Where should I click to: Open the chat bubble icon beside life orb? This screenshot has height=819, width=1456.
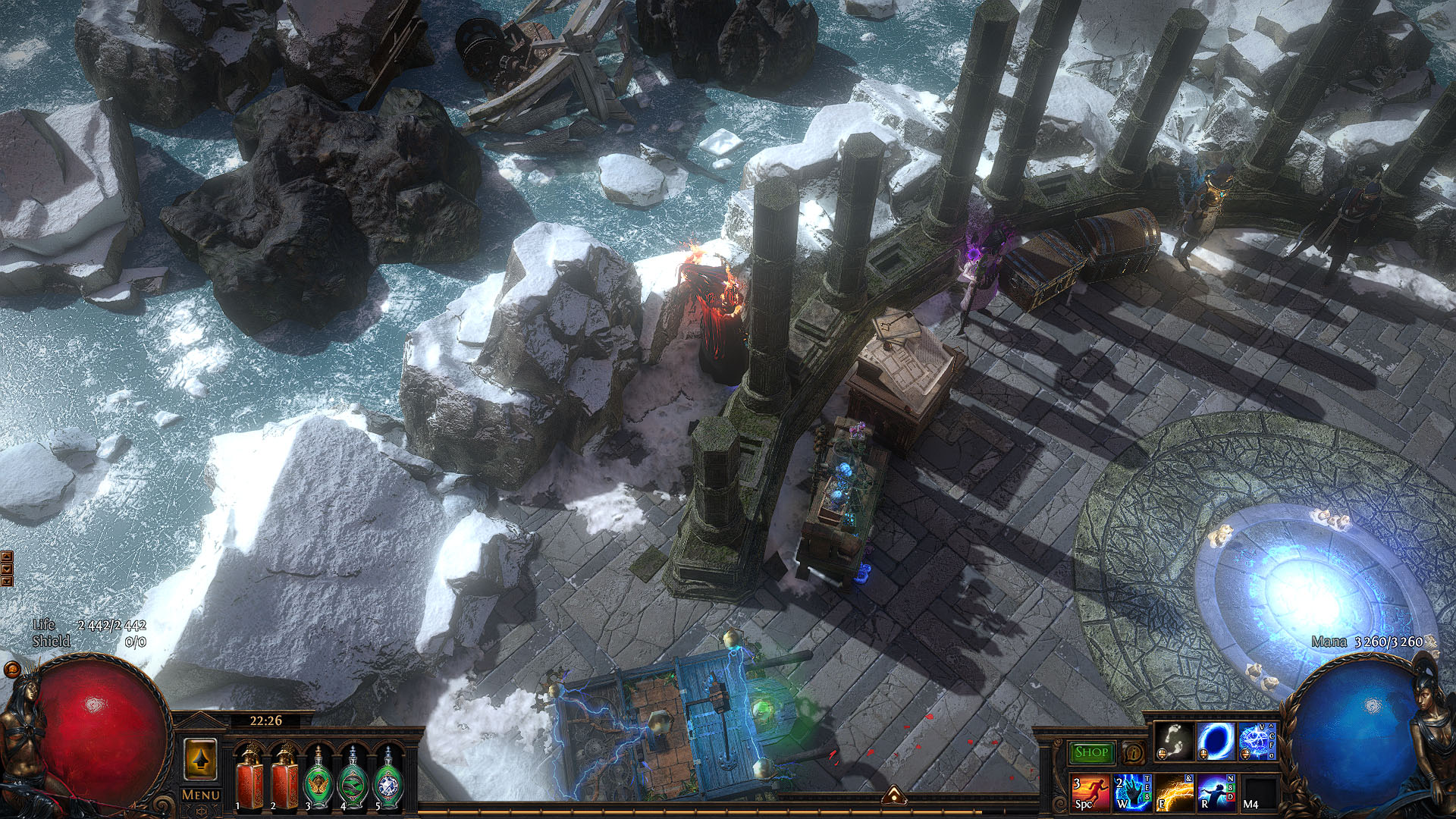[x=12, y=670]
